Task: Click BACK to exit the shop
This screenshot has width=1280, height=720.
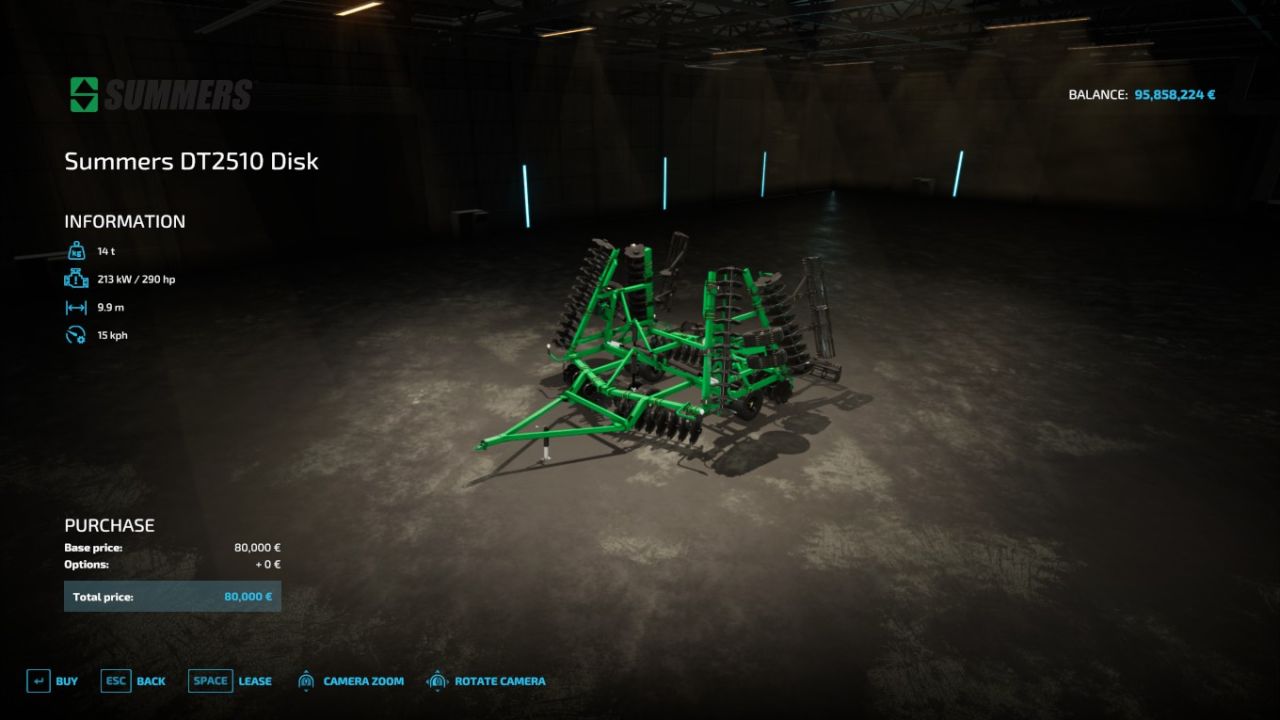Action: coord(150,681)
